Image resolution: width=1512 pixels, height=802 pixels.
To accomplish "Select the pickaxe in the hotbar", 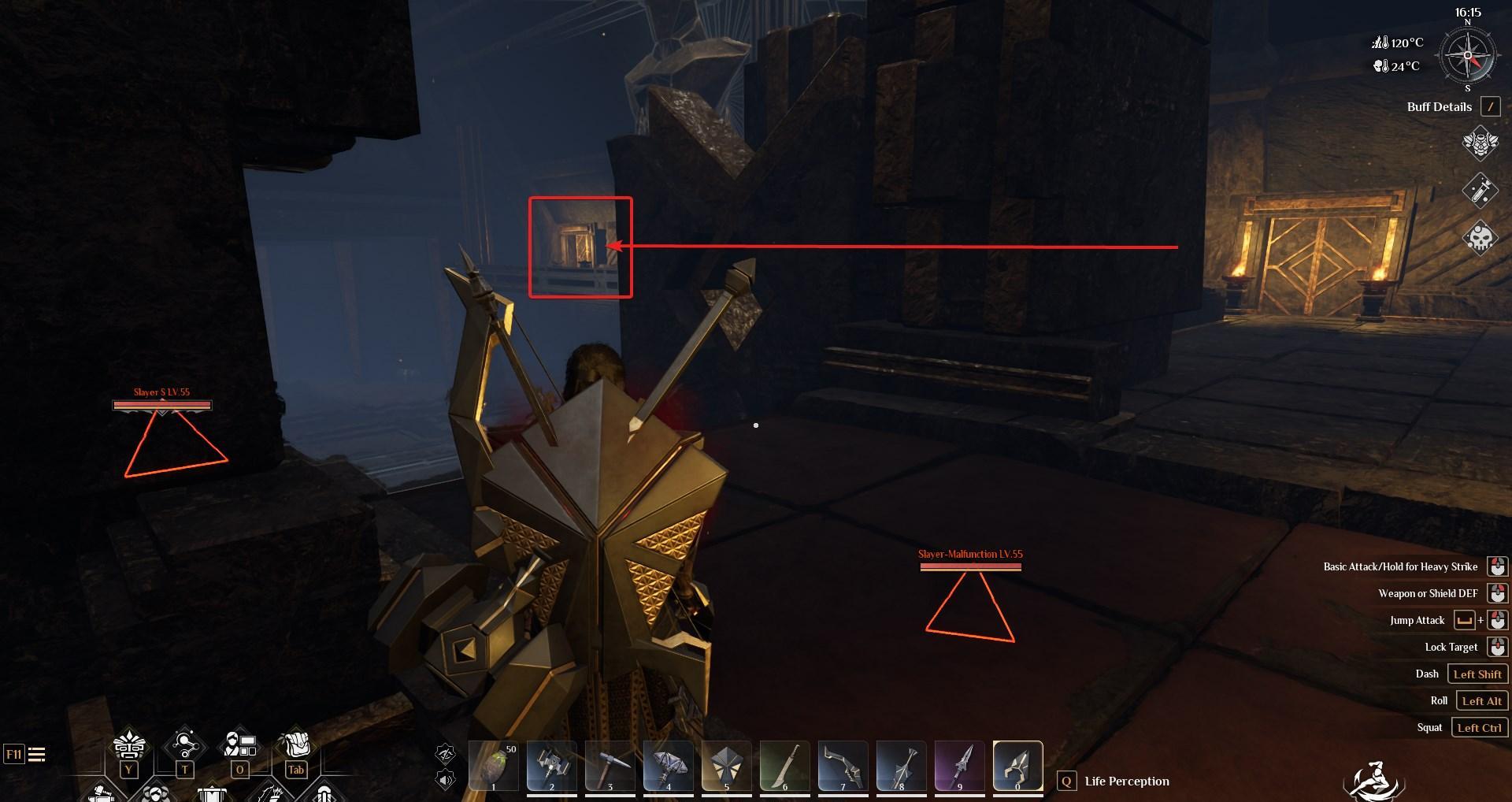I will pyautogui.click(x=610, y=766).
